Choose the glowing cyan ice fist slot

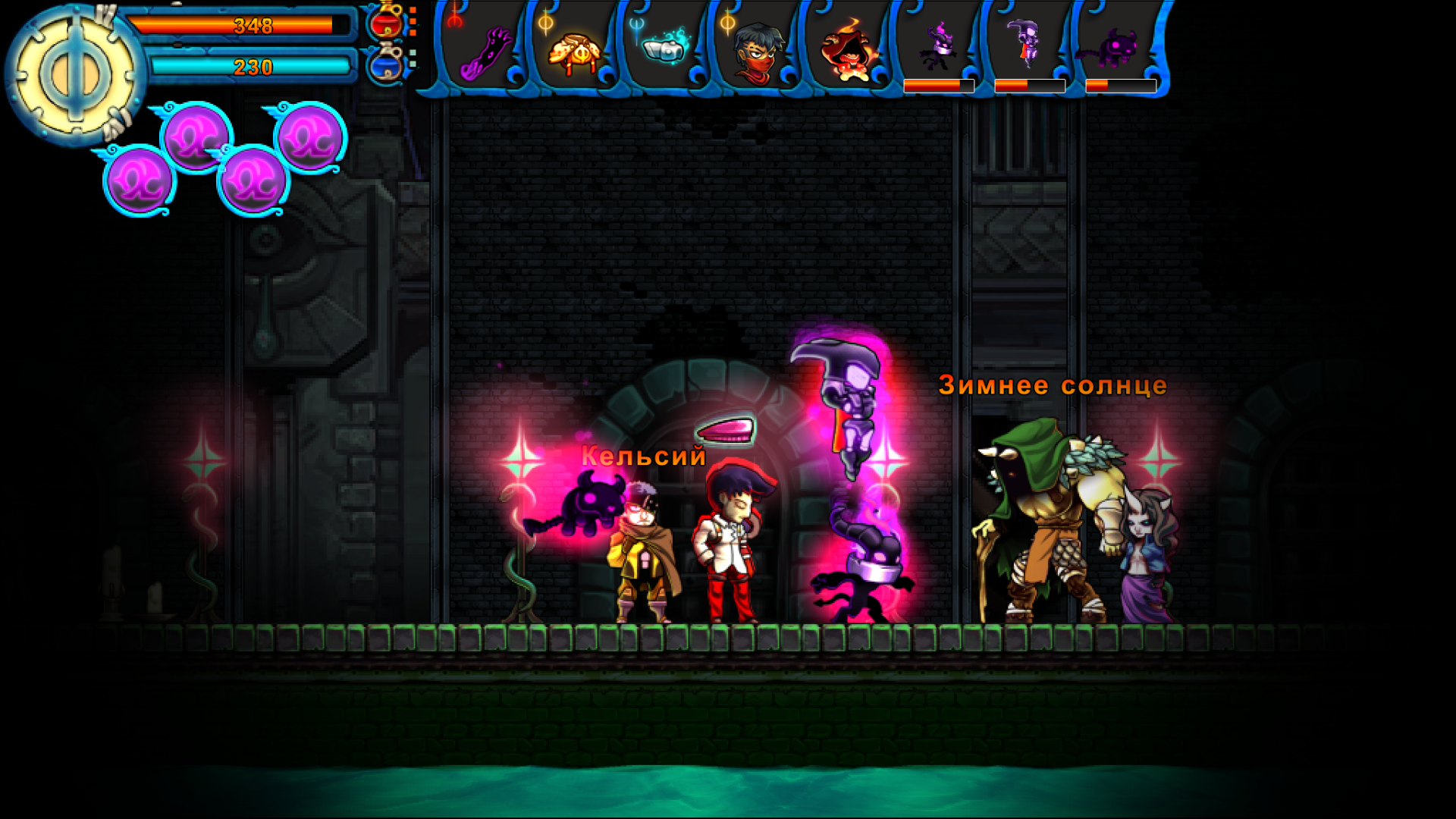tap(665, 49)
